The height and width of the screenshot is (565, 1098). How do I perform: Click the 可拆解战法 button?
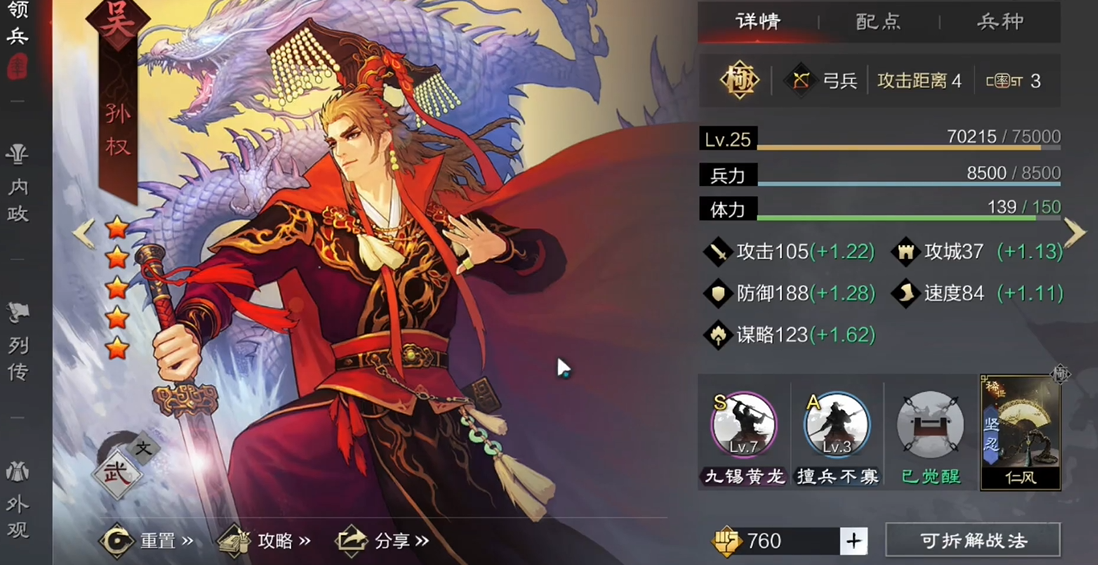coord(972,541)
